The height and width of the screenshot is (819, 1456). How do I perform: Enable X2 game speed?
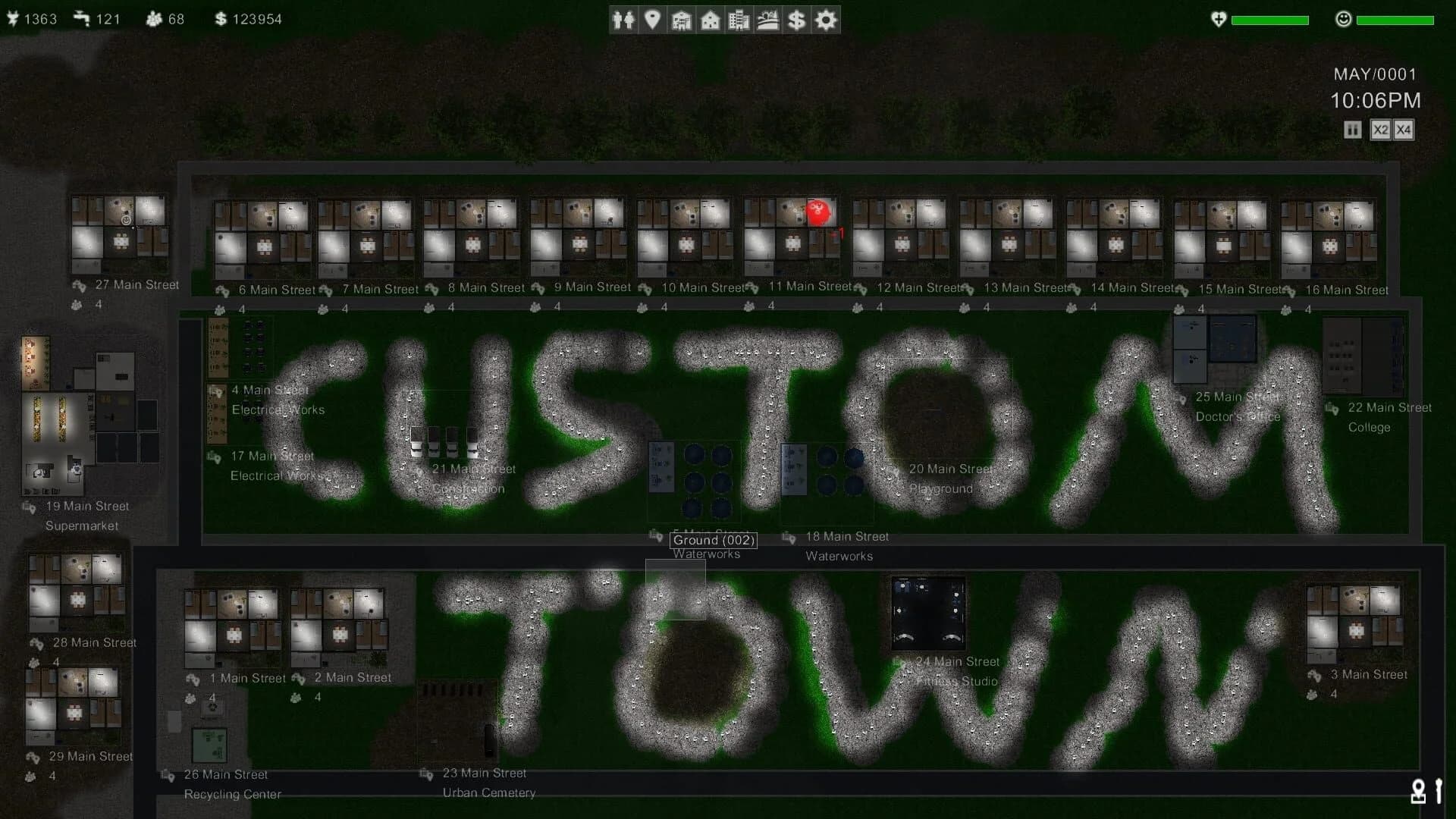(x=1380, y=130)
